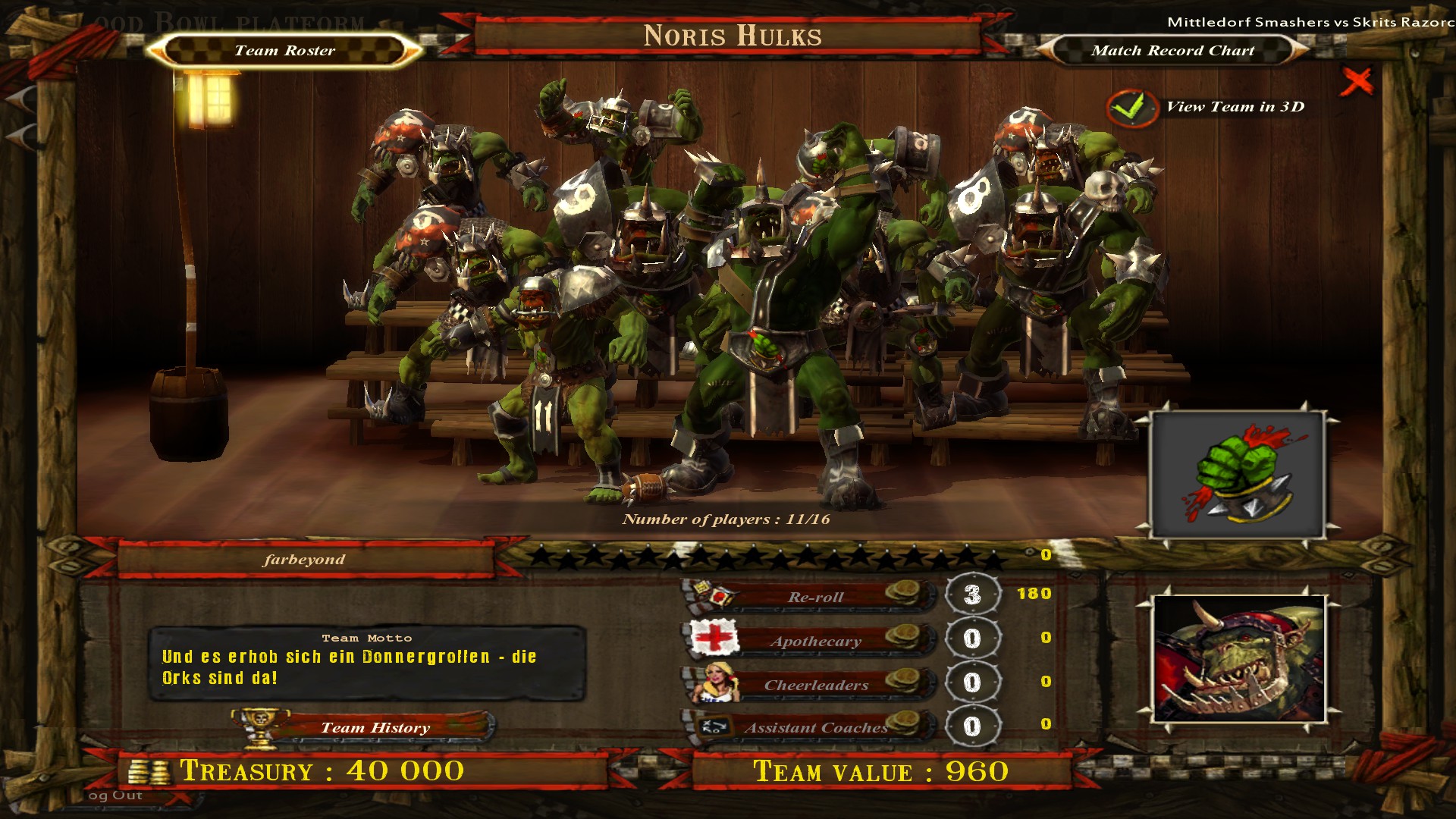This screenshot has width=1456, height=819.
Task: Click the Cheerleaders purchase button
Action: (x=815, y=685)
